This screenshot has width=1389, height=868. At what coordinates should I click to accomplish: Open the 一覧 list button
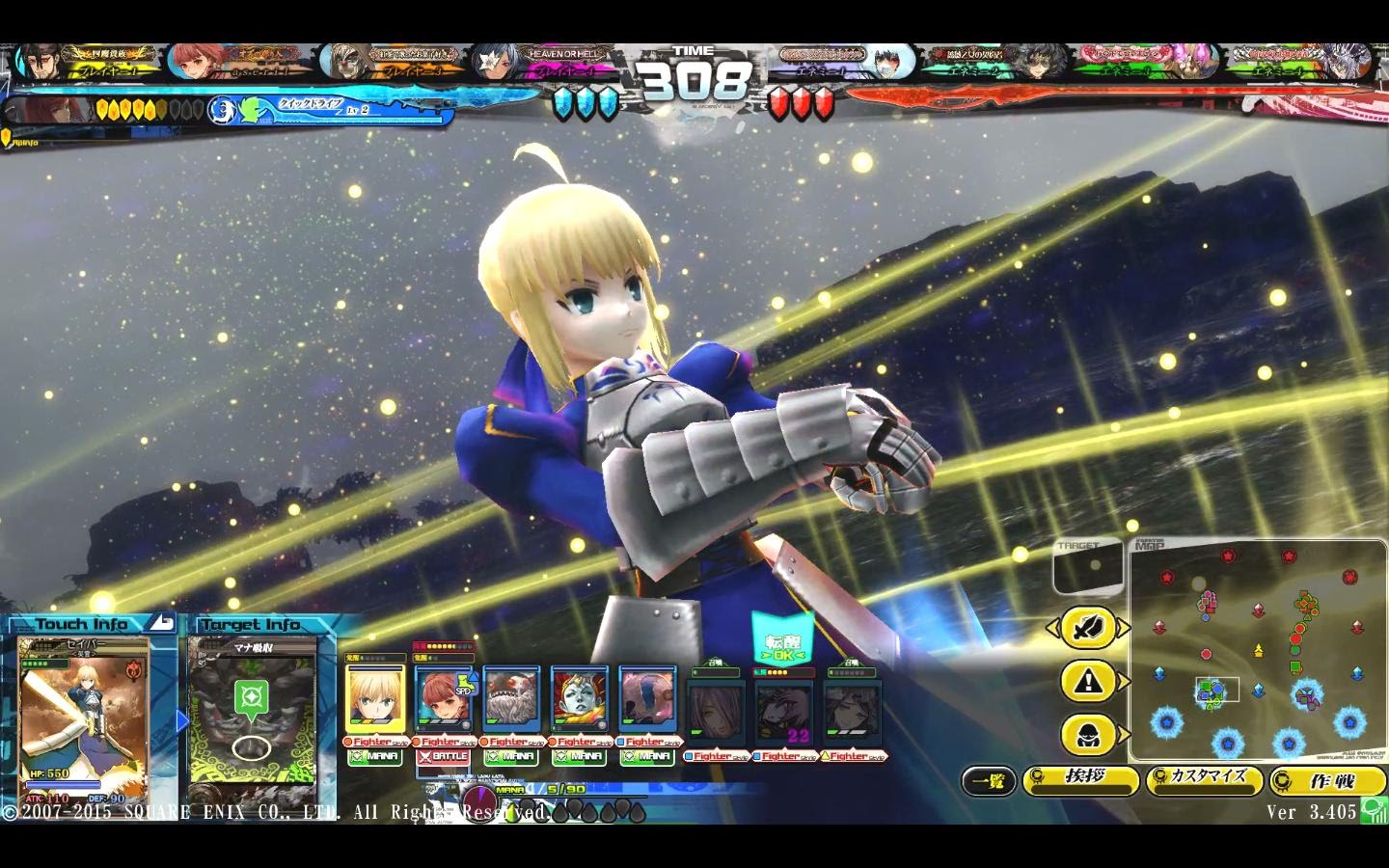click(989, 781)
